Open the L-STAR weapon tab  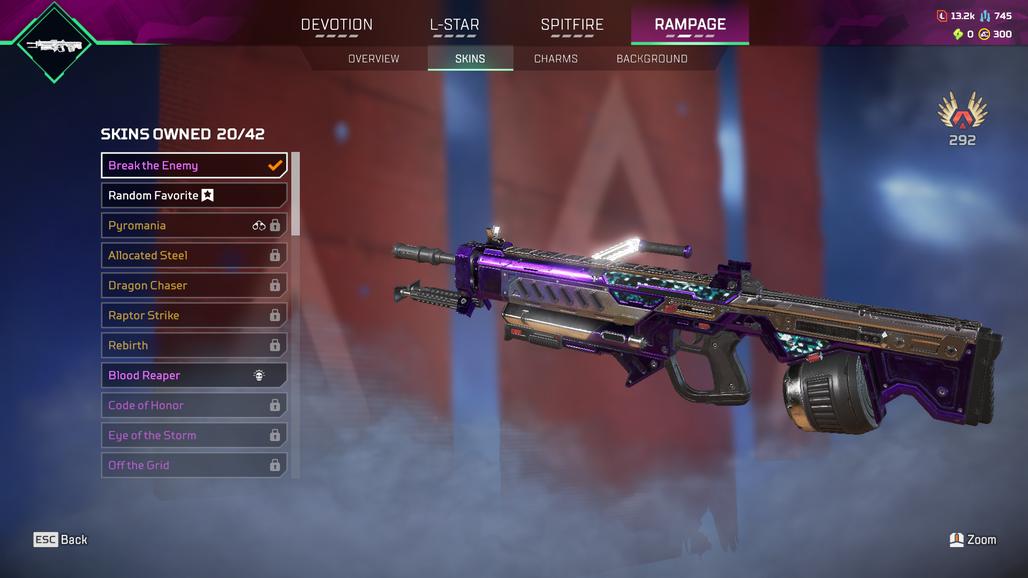tap(454, 25)
